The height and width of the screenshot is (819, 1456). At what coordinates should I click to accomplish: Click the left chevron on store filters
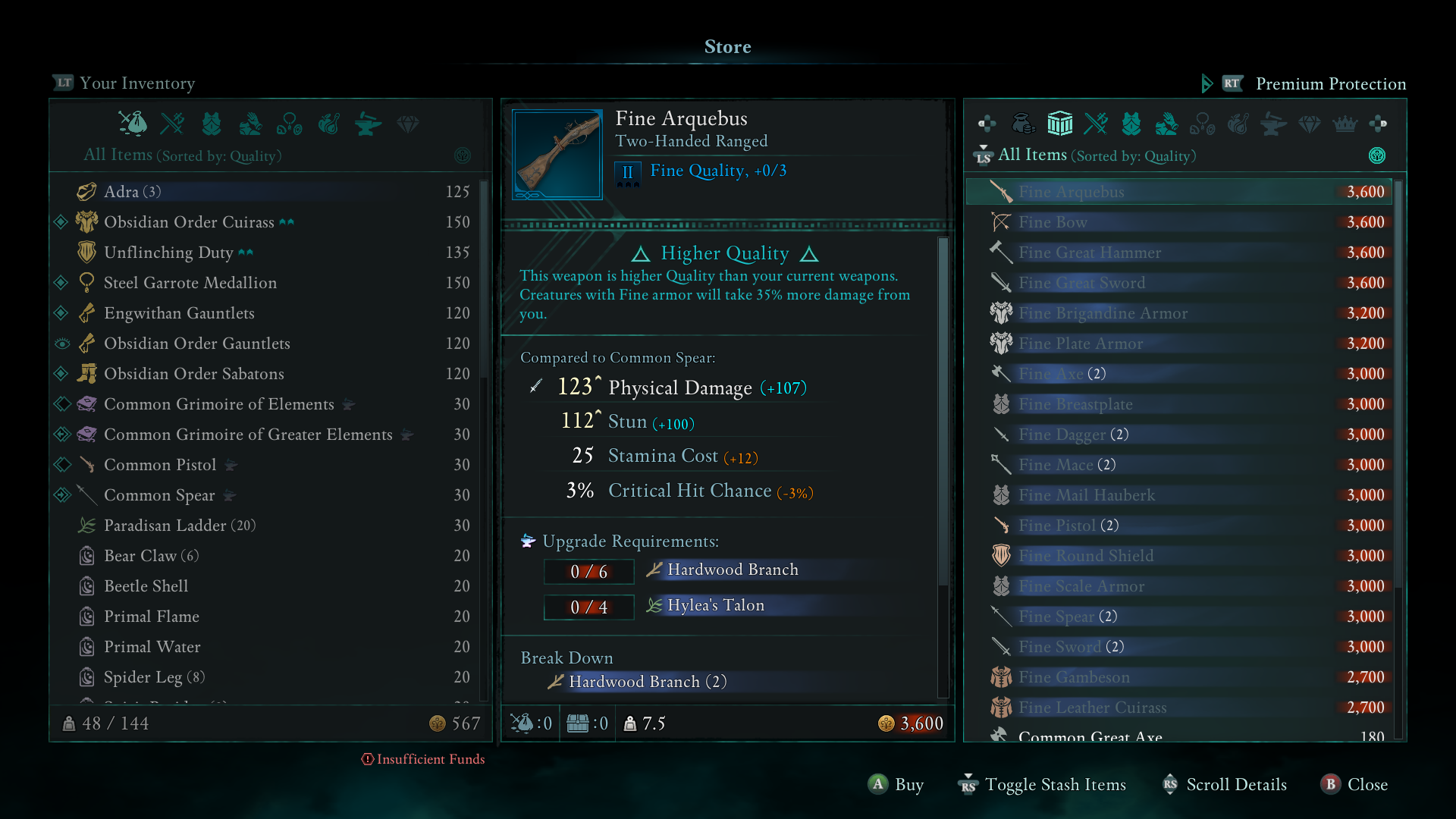pos(988,124)
